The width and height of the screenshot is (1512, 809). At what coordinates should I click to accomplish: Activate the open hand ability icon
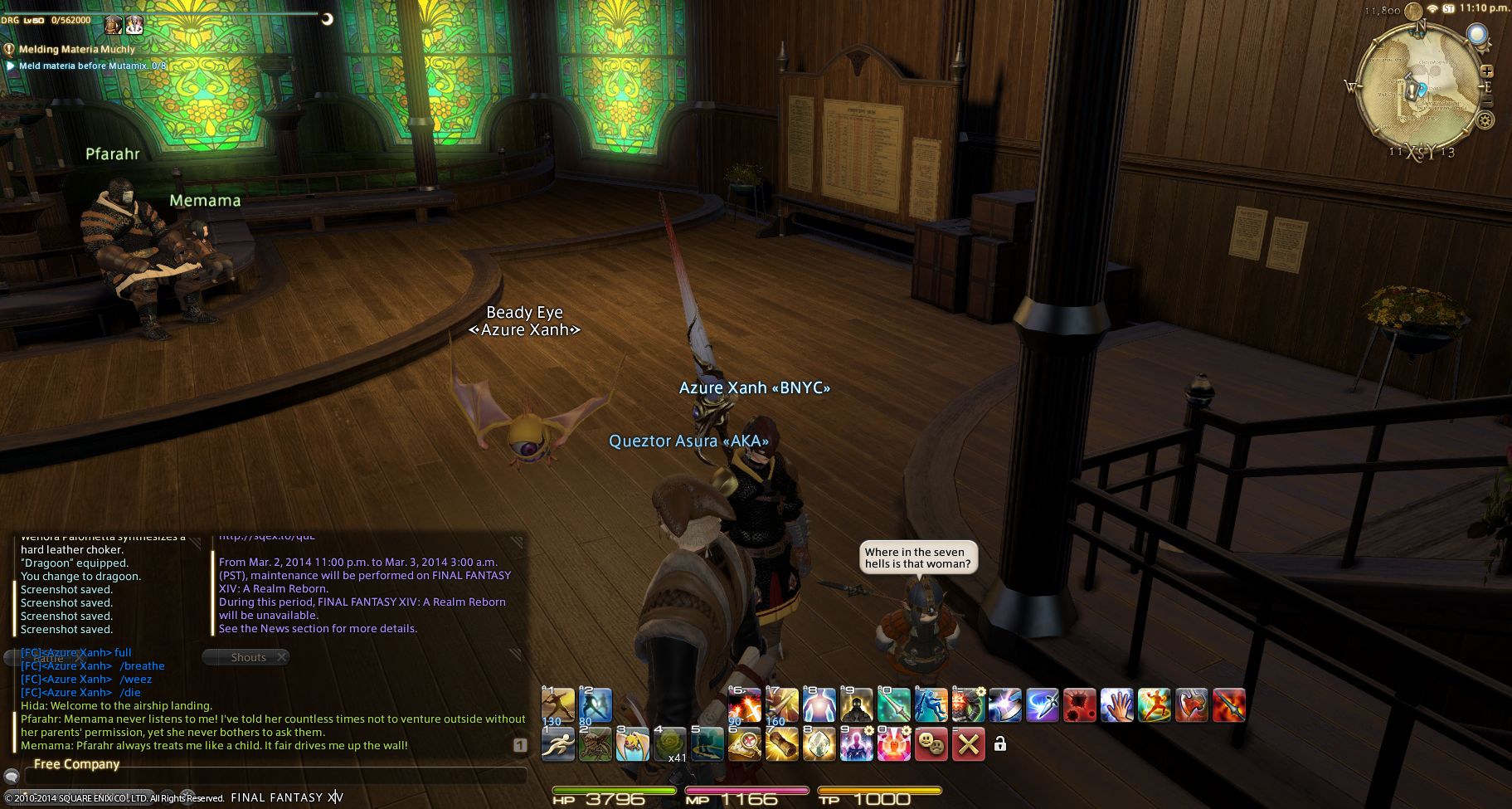pyautogui.click(x=1116, y=705)
